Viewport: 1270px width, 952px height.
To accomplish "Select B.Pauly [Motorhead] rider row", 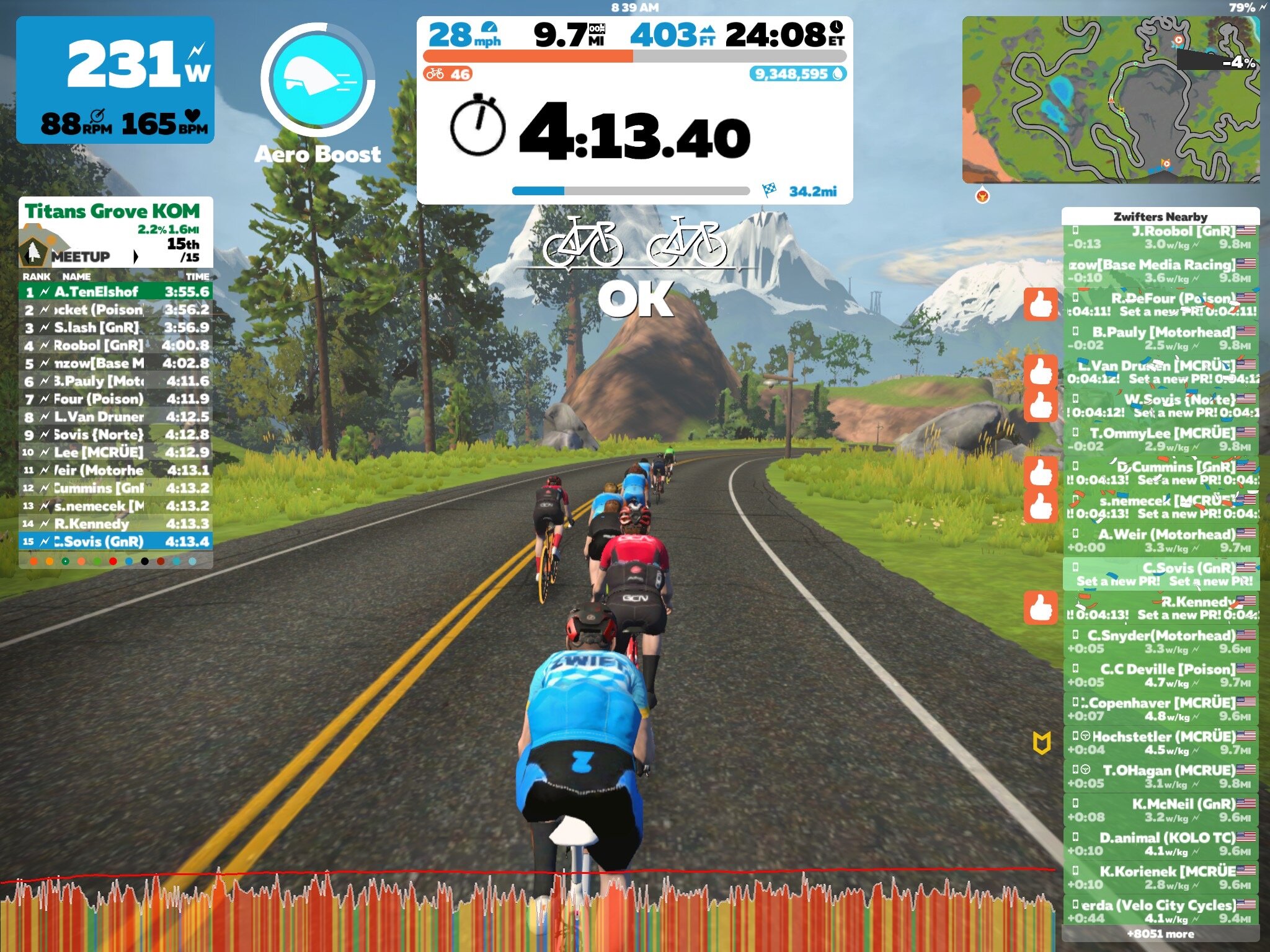I will (1160, 338).
